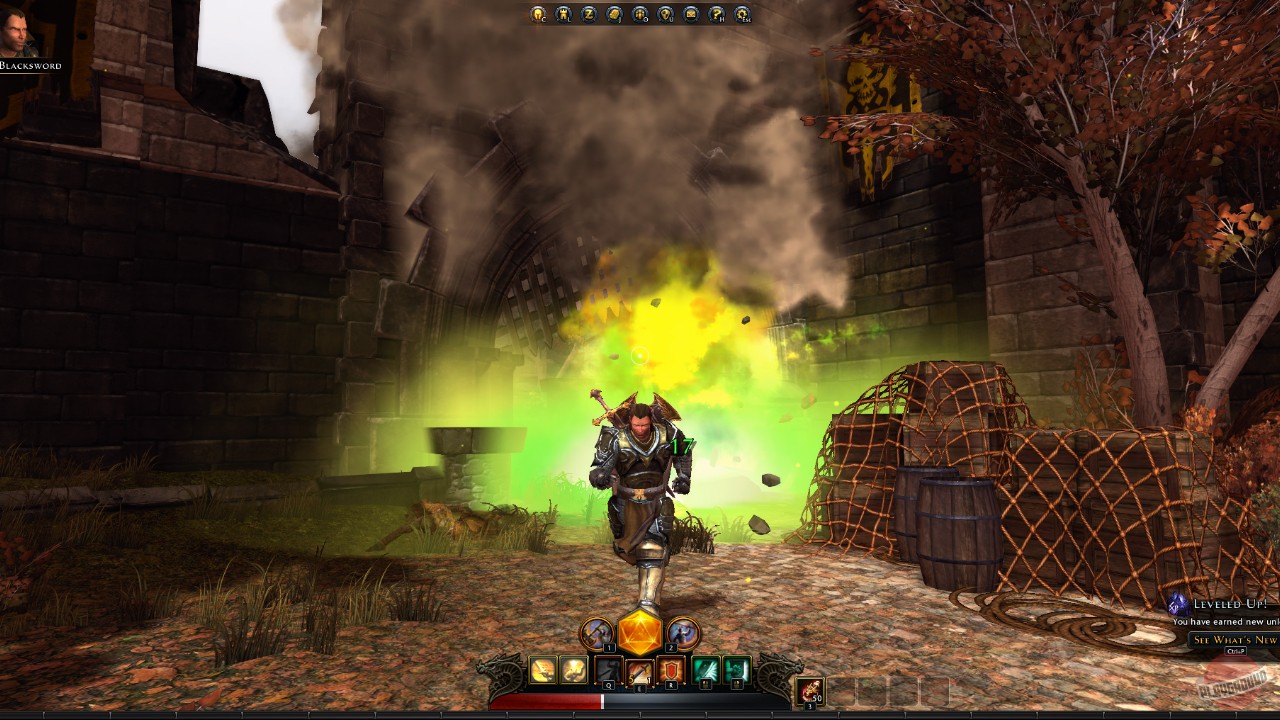The image size is (1280, 720).
Task: Open the Powers menu icon labeled O
Action: click(639, 14)
